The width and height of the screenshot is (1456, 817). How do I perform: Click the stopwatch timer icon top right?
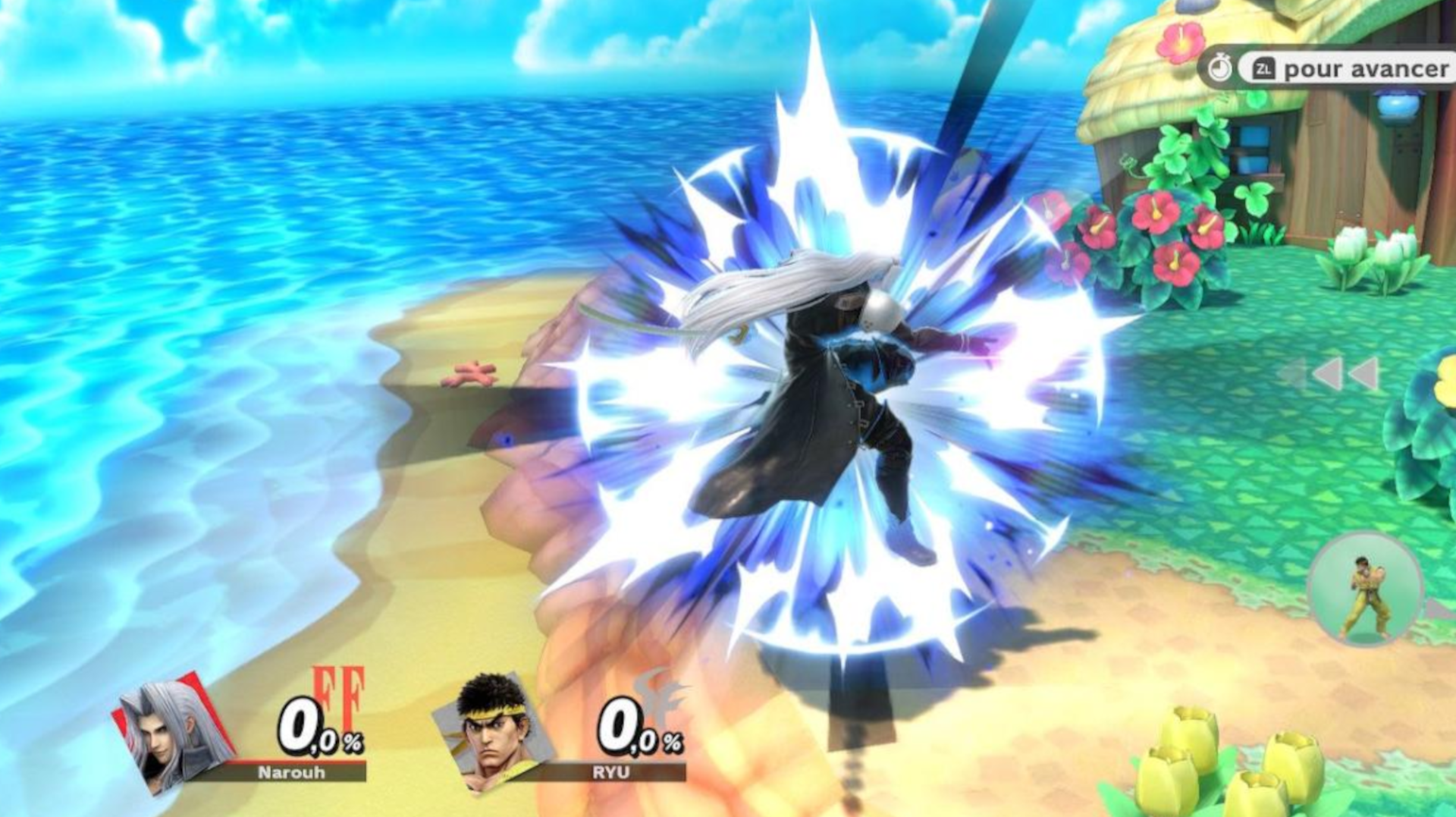click(1219, 68)
